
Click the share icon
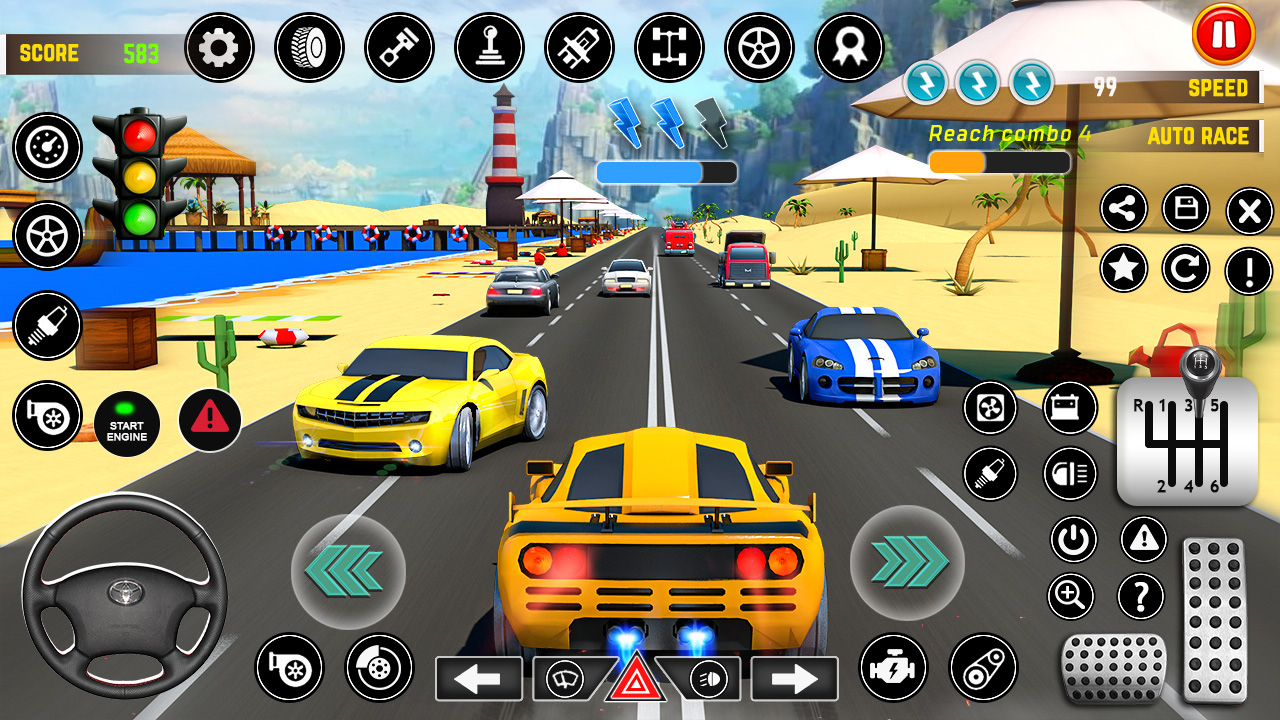coord(1124,209)
